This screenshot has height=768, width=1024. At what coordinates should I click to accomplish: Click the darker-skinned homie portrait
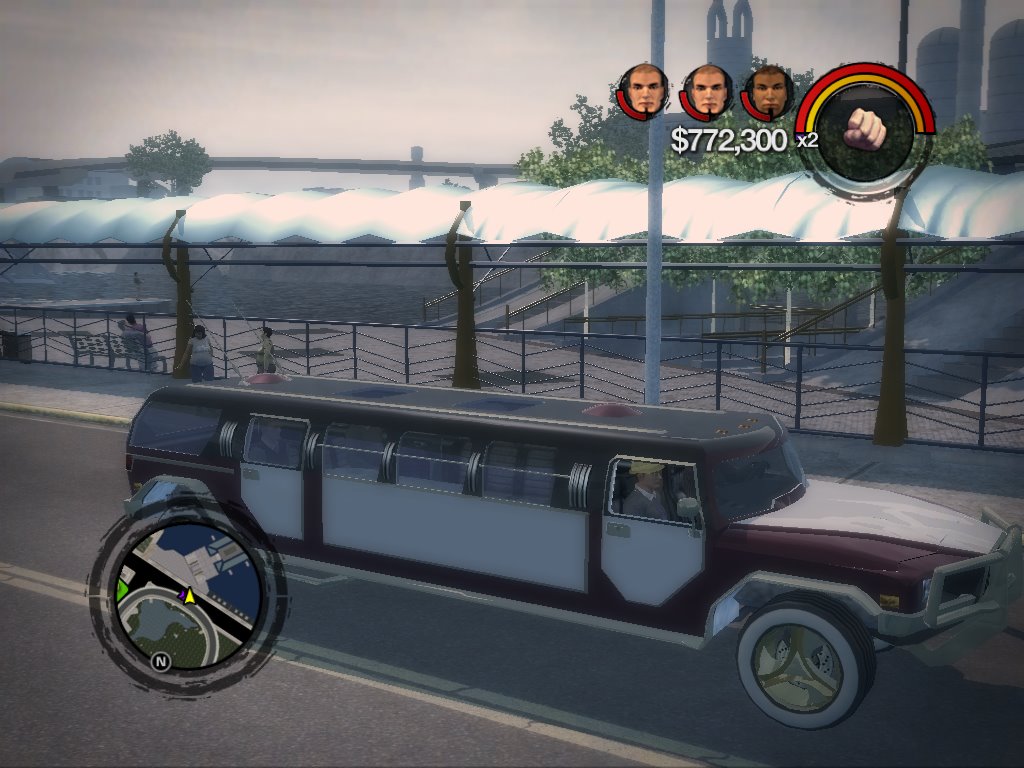(768, 93)
